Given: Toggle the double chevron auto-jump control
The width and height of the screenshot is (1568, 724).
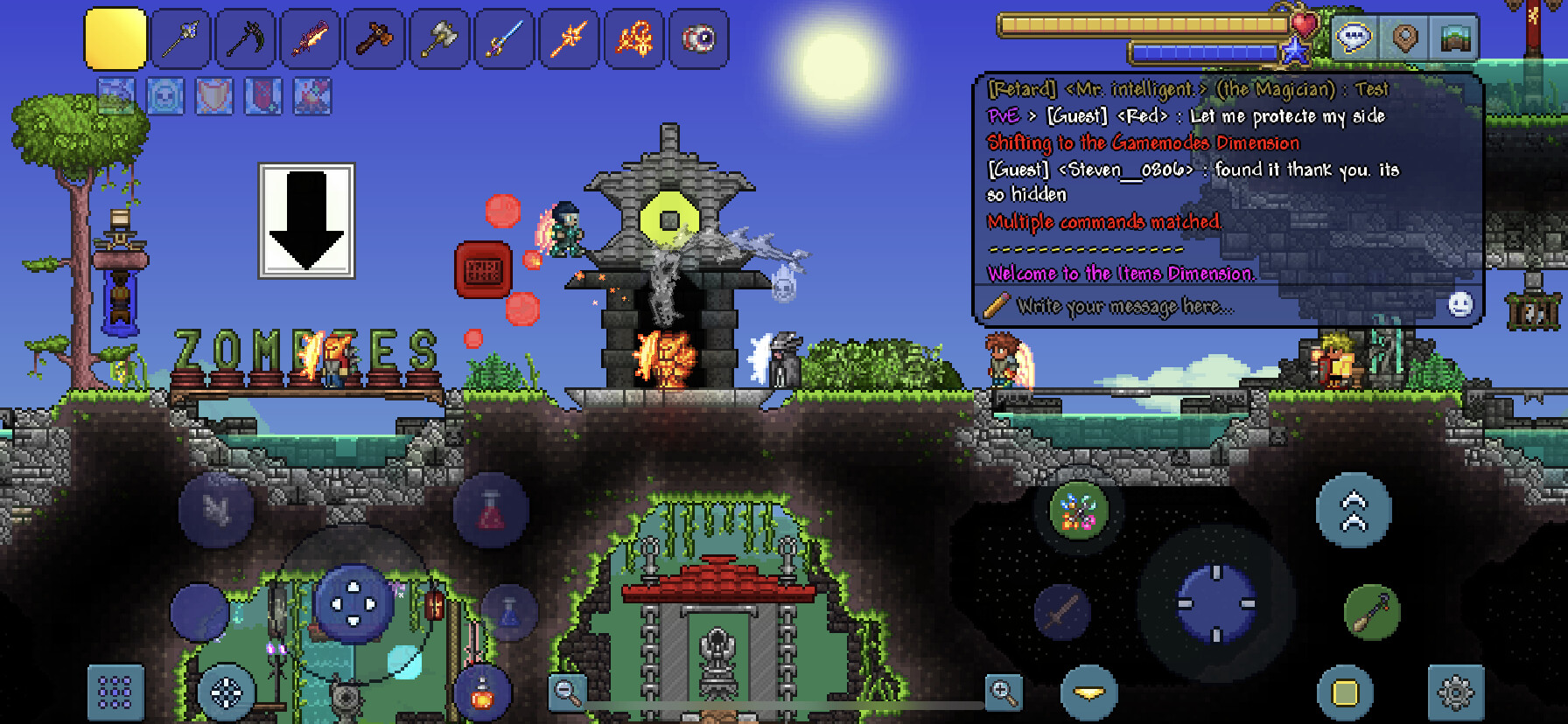Looking at the screenshot, I should click(1354, 512).
